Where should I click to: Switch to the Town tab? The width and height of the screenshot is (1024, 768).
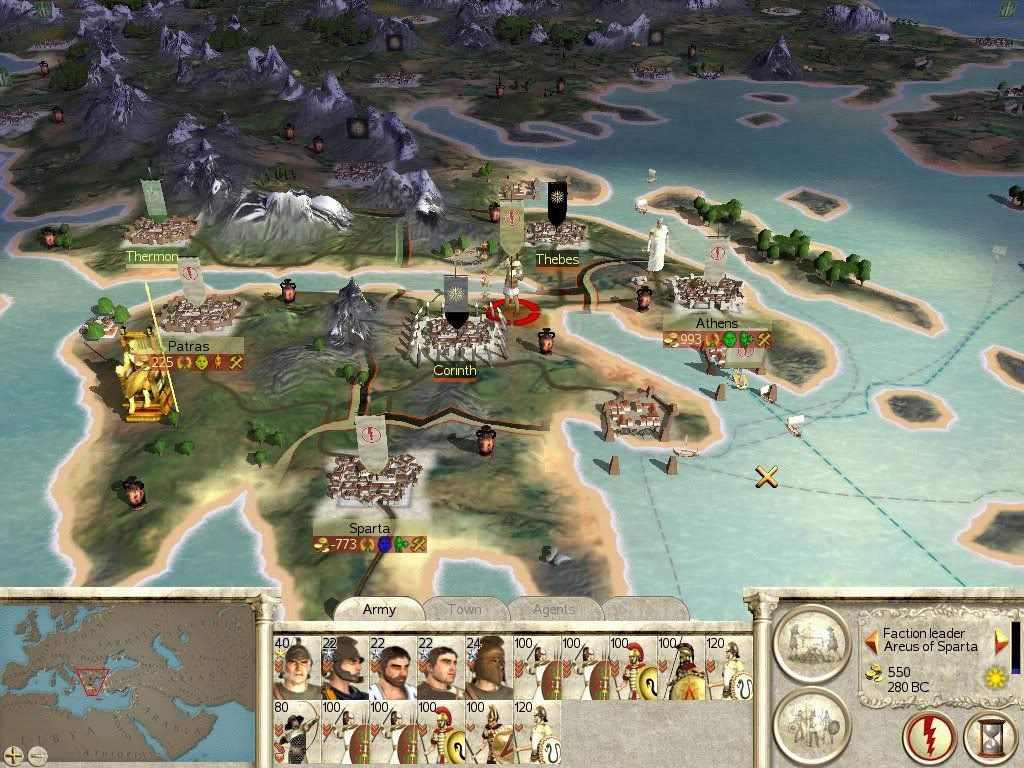point(464,609)
